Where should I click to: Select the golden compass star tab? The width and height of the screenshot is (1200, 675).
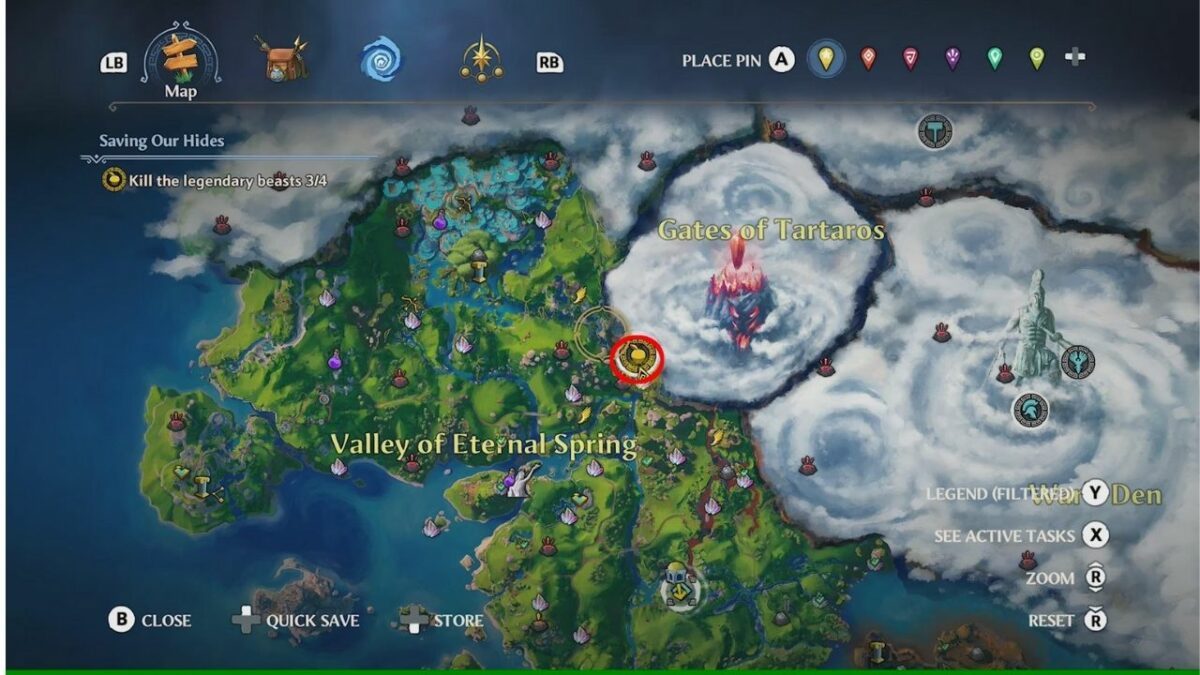481,60
